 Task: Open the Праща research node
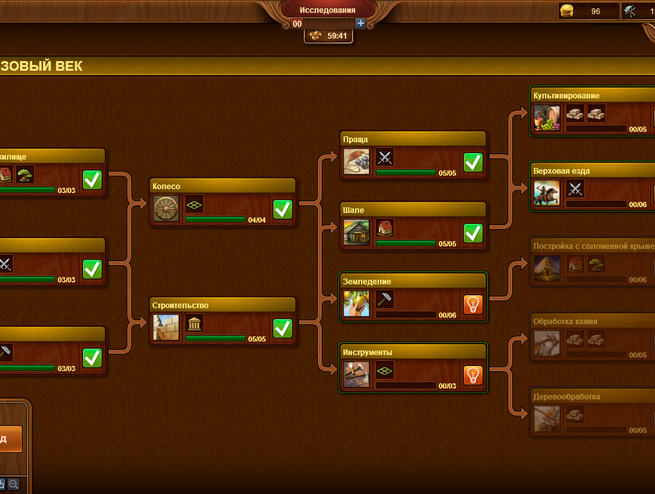(413, 153)
